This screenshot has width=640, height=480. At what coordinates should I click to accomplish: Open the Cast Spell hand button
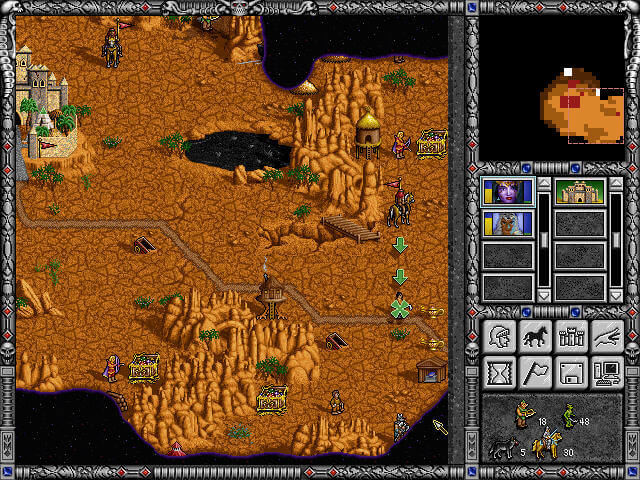click(606, 337)
